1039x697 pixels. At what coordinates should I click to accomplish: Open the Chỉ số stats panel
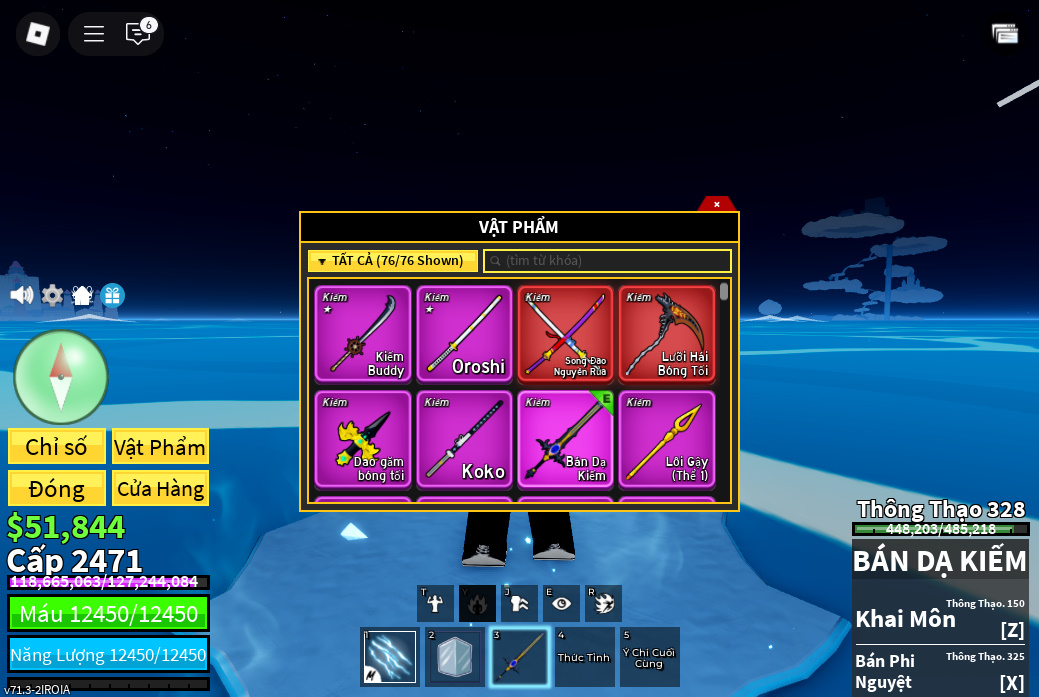pyautogui.click(x=57, y=447)
